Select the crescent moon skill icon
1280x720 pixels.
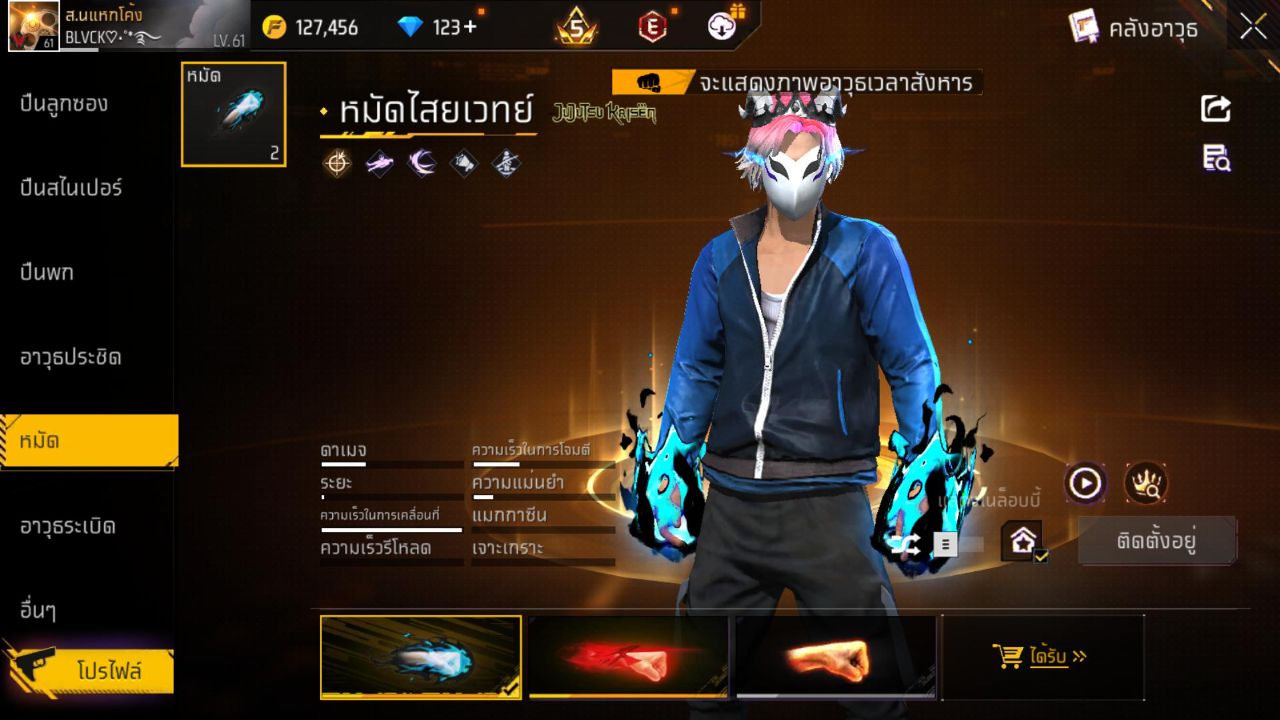tap(421, 163)
